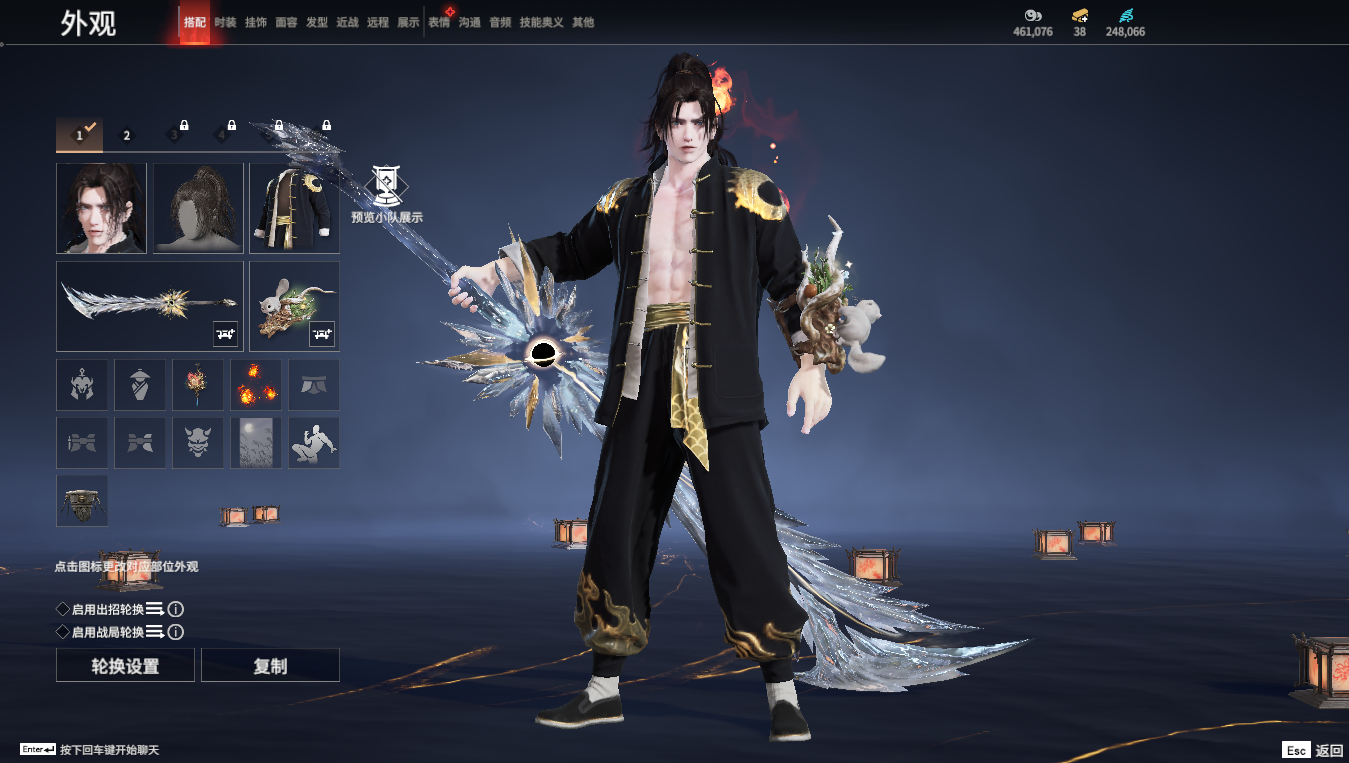
Task: Select the three fireballs accessory slot
Action: click(x=256, y=385)
